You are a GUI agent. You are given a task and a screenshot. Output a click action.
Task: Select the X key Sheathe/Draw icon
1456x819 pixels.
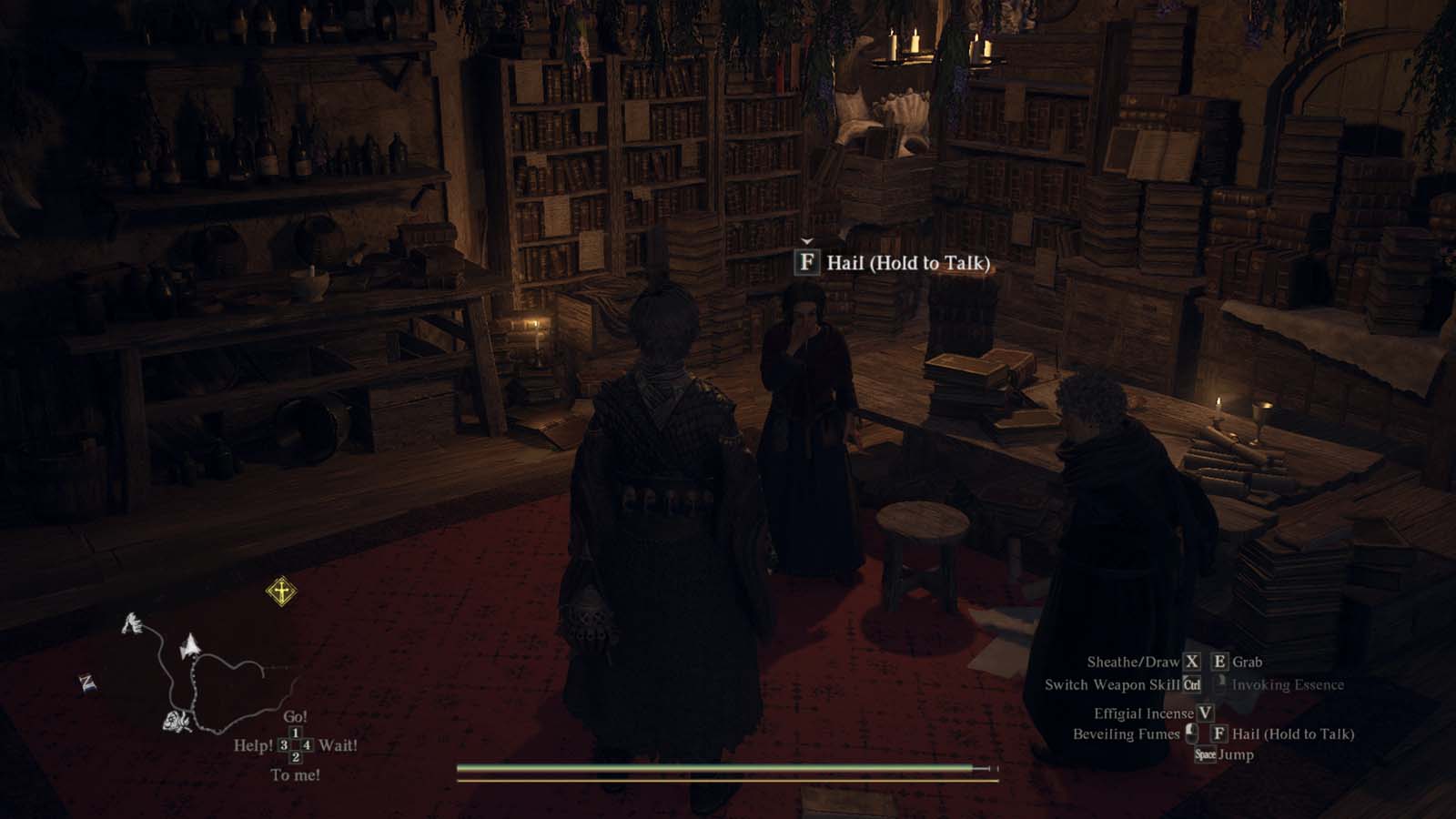1192,661
